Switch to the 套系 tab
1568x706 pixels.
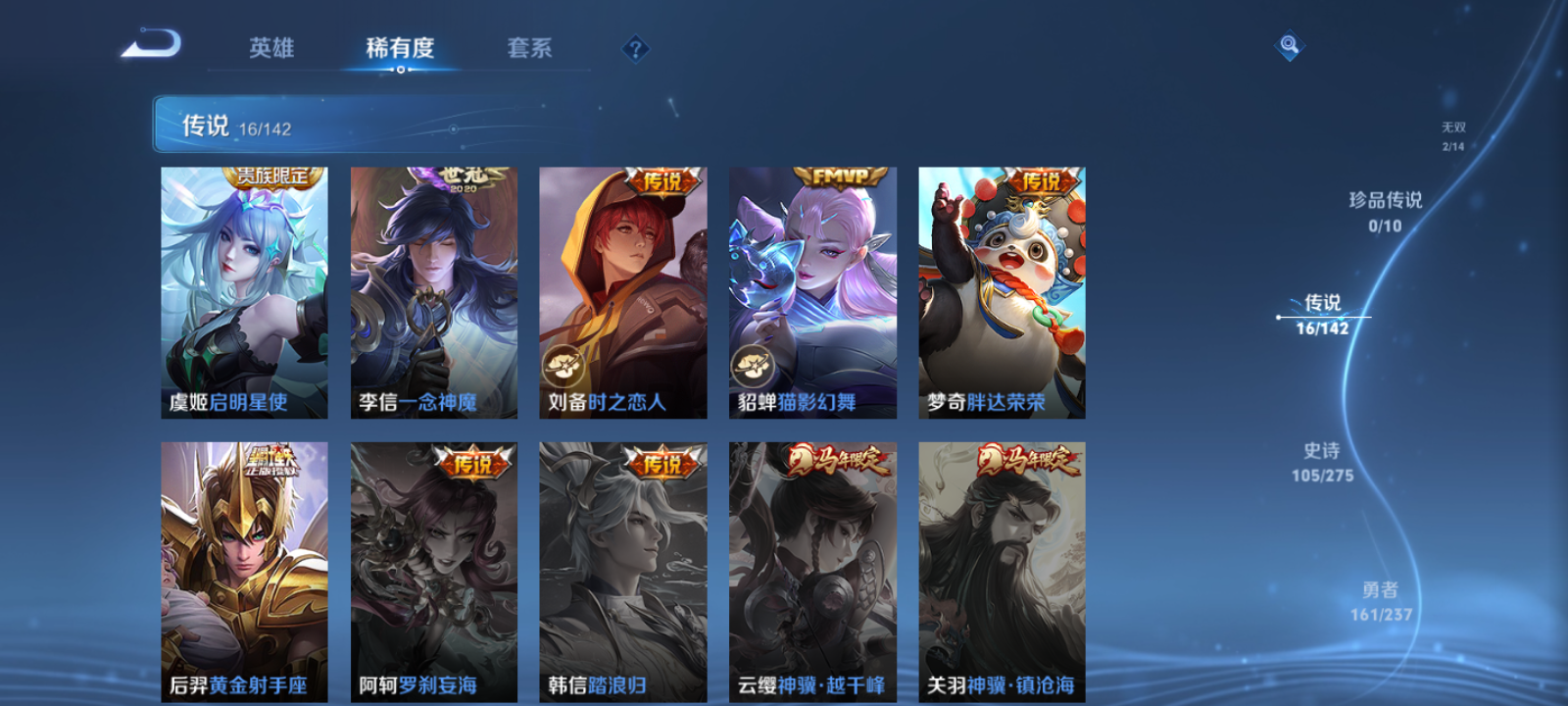pyautogui.click(x=529, y=47)
